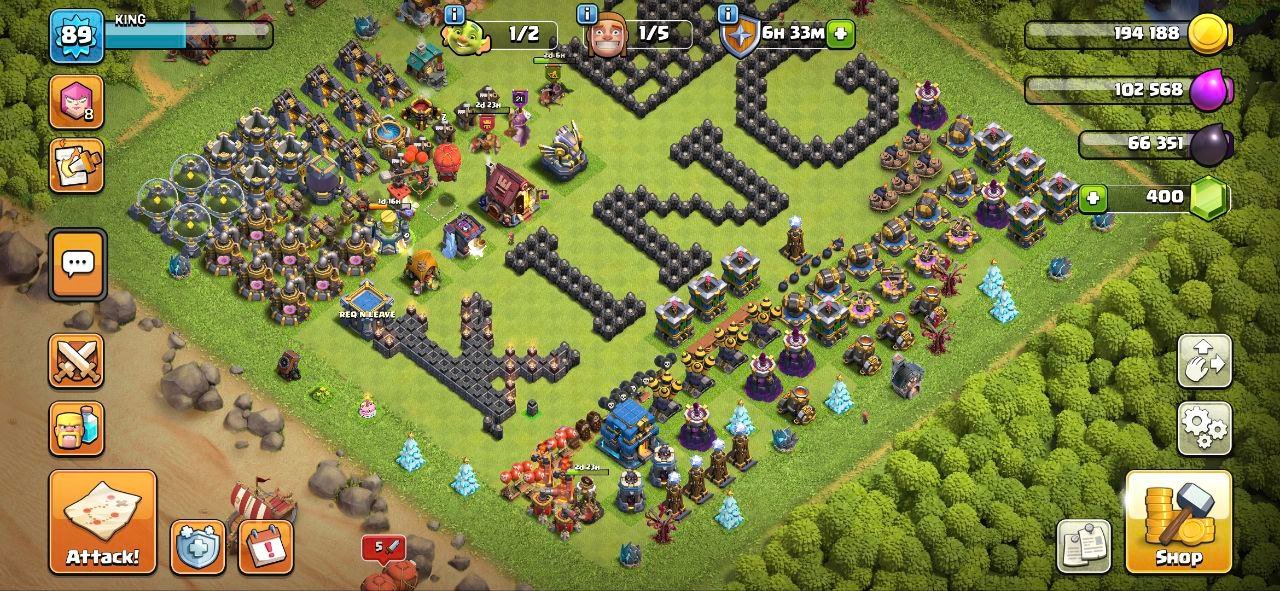1280x591 pixels.
Task: Open the scroll and moon icon
Action: [x=76, y=165]
